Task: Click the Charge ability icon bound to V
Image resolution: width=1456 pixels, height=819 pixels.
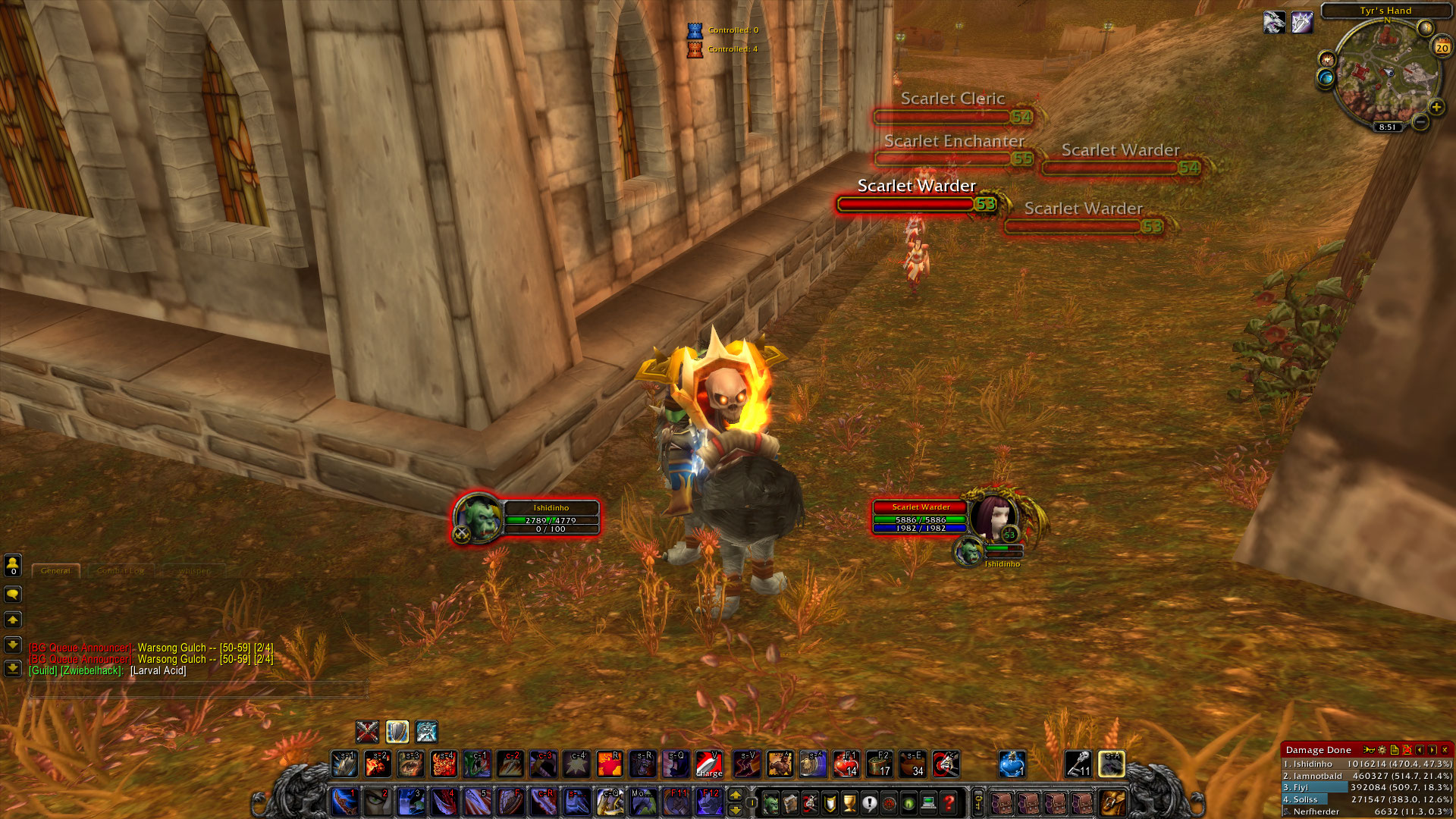Action: coord(708,763)
